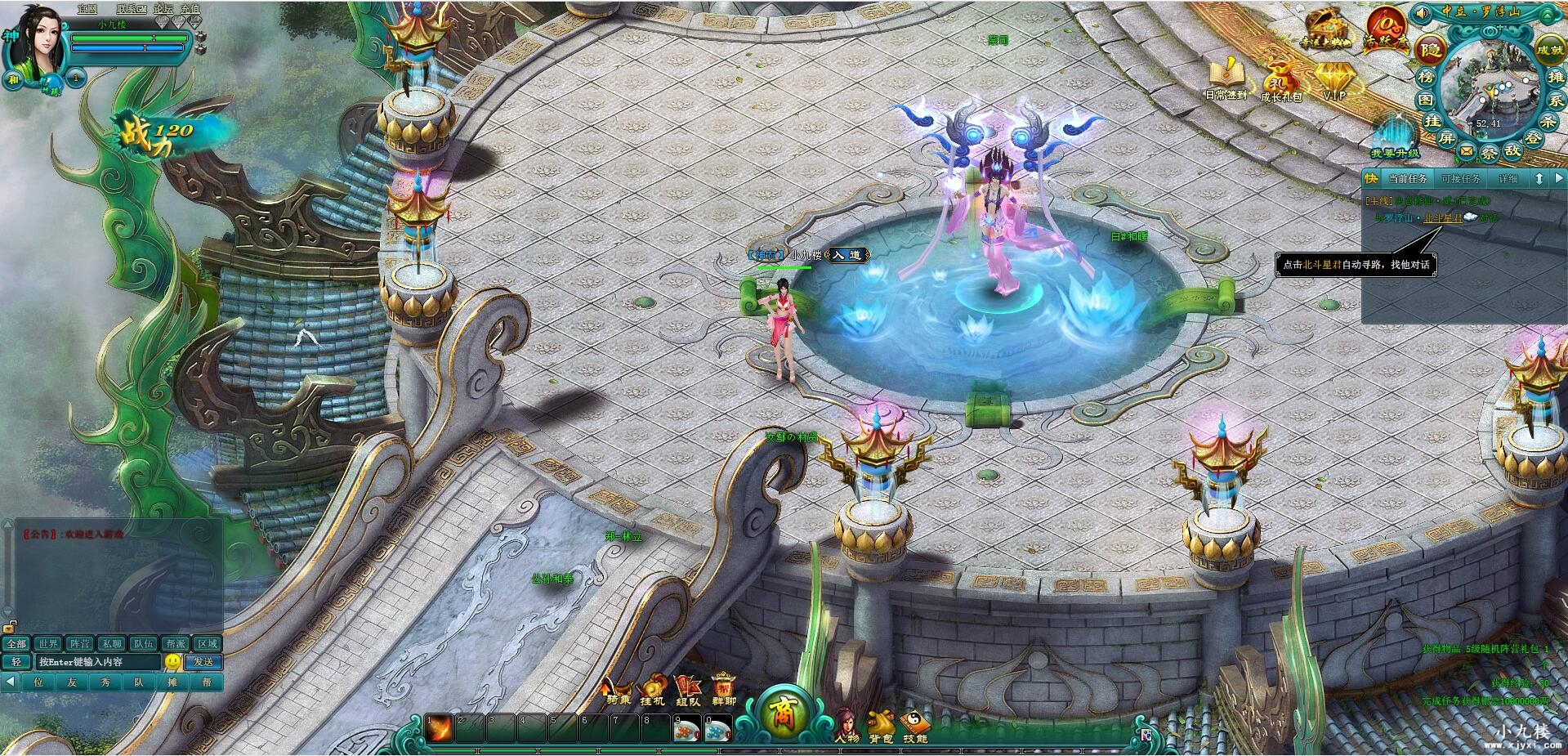Open the 组队 team flag button
1568x756 pixels.
(x=687, y=689)
